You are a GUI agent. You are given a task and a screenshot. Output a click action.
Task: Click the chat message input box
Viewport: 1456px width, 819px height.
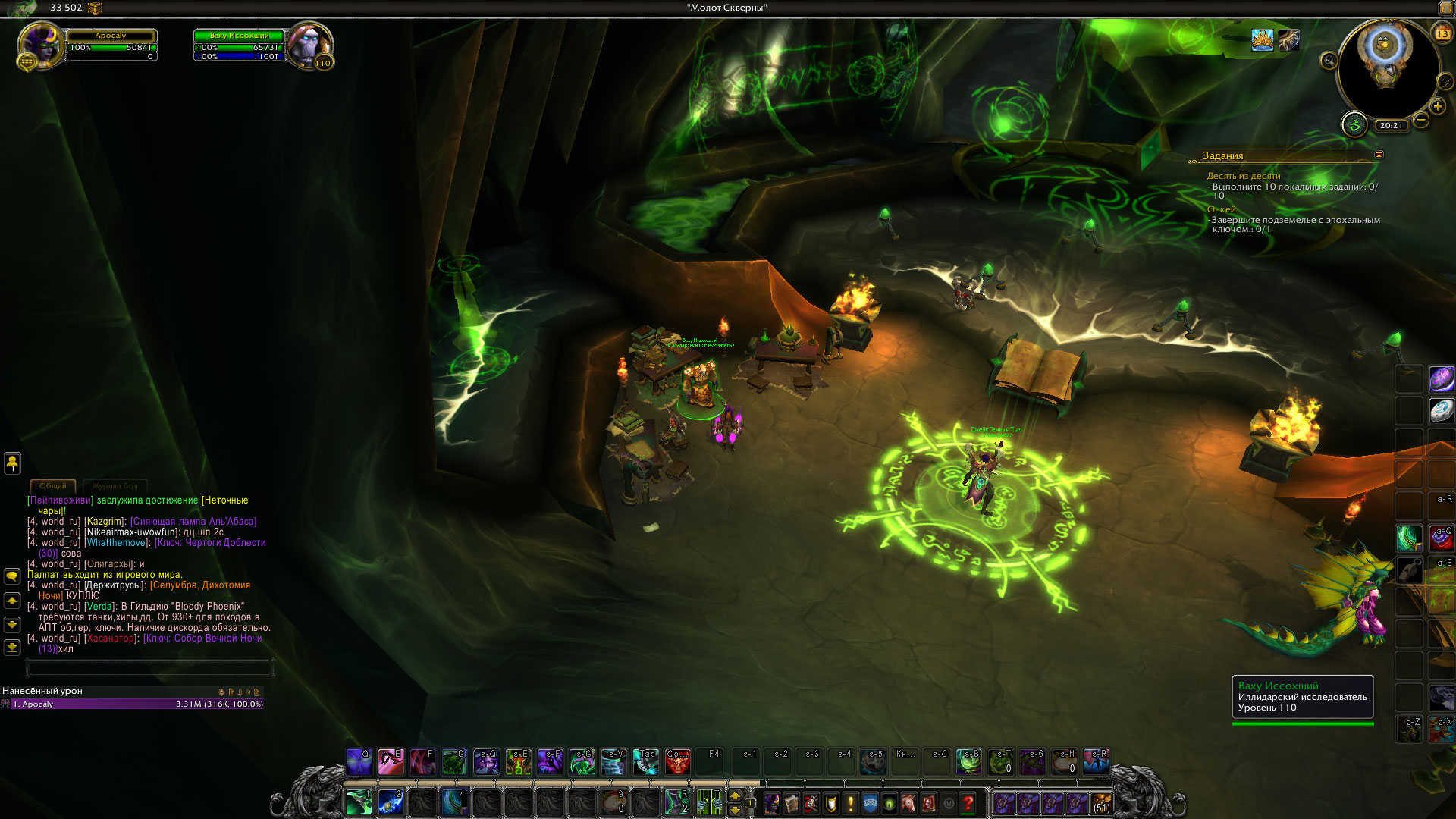[149, 668]
